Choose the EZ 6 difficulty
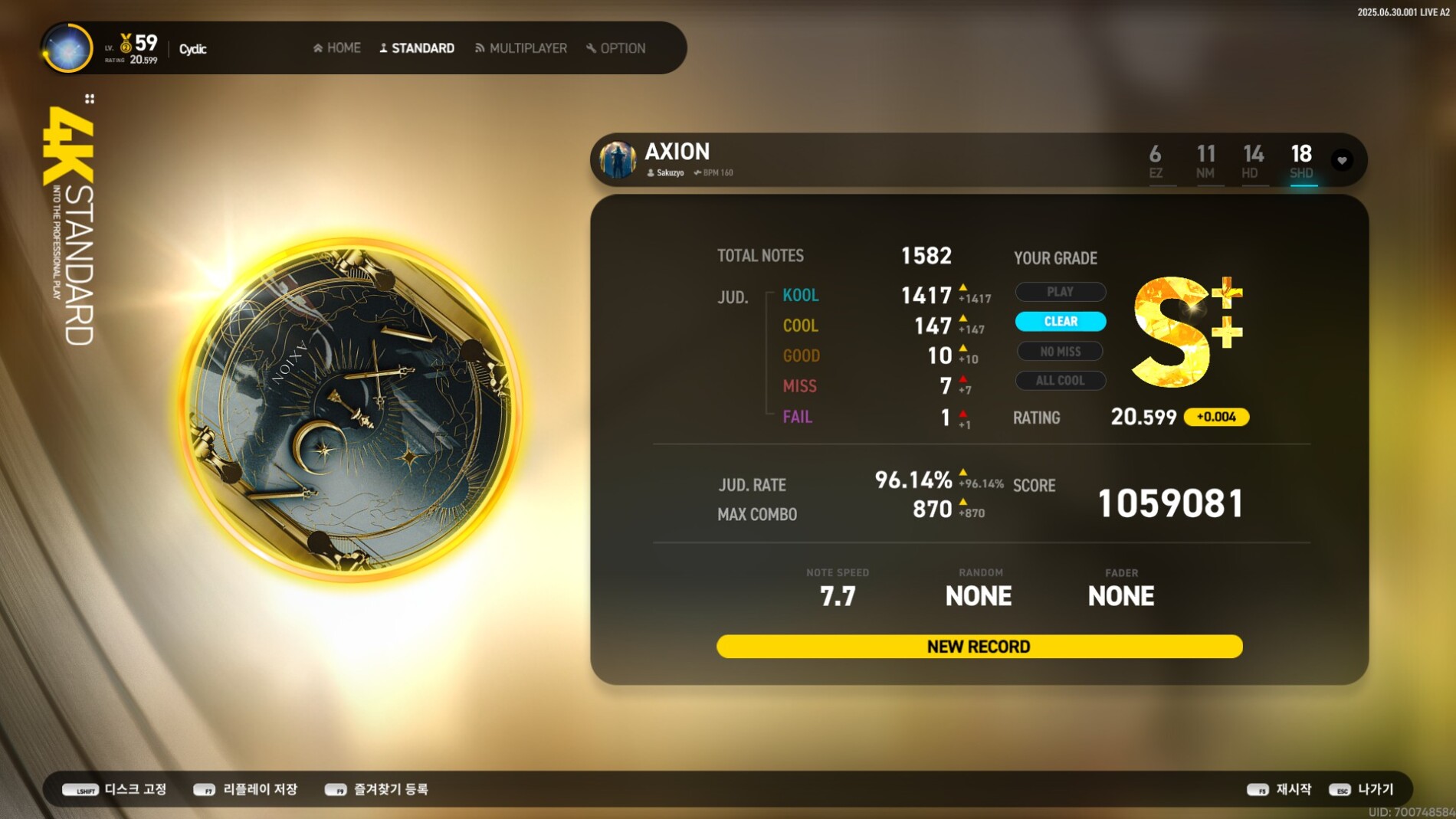 (x=1156, y=162)
